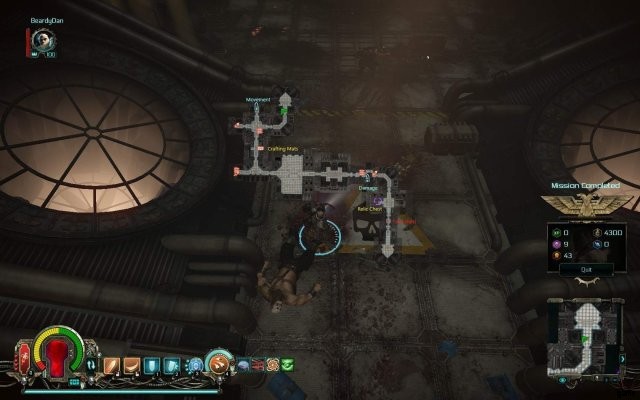Click the weapon swap arrows icon
This screenshot has width=640, height=400.
(93, 365)
